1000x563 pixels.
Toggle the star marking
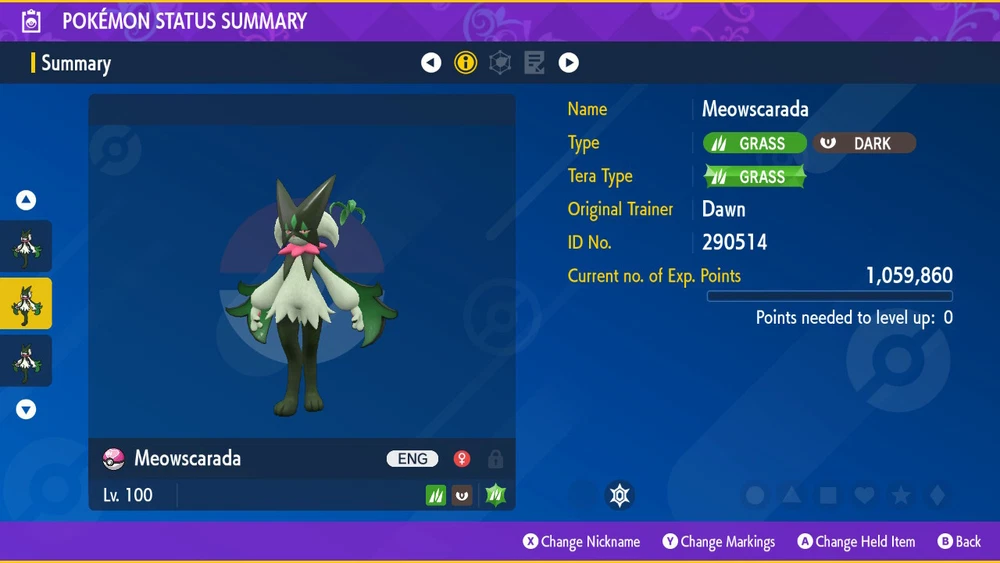900,495
